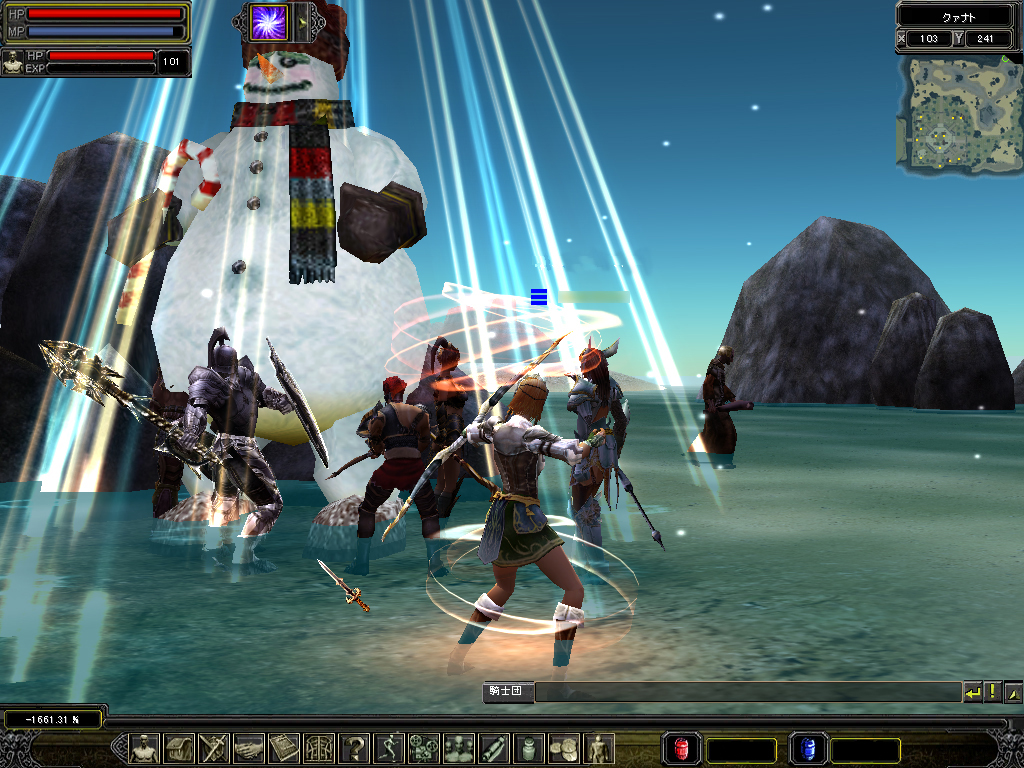1024x768 pixels.
Task: Open the crossed weapons toolbar icon
Action: pos(214,748)
